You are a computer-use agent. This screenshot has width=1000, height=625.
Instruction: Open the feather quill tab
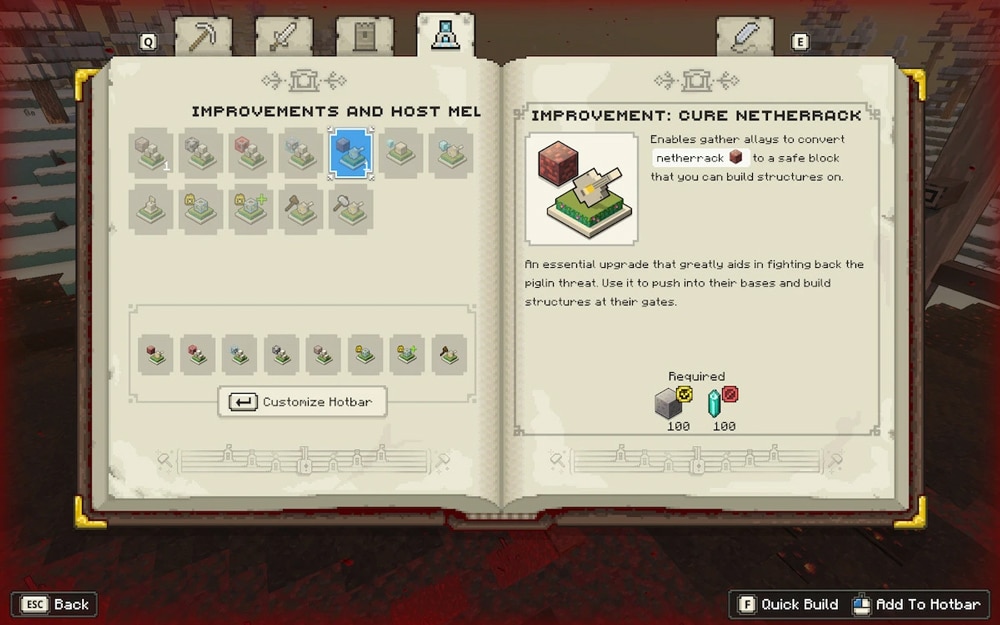(745, 38)
